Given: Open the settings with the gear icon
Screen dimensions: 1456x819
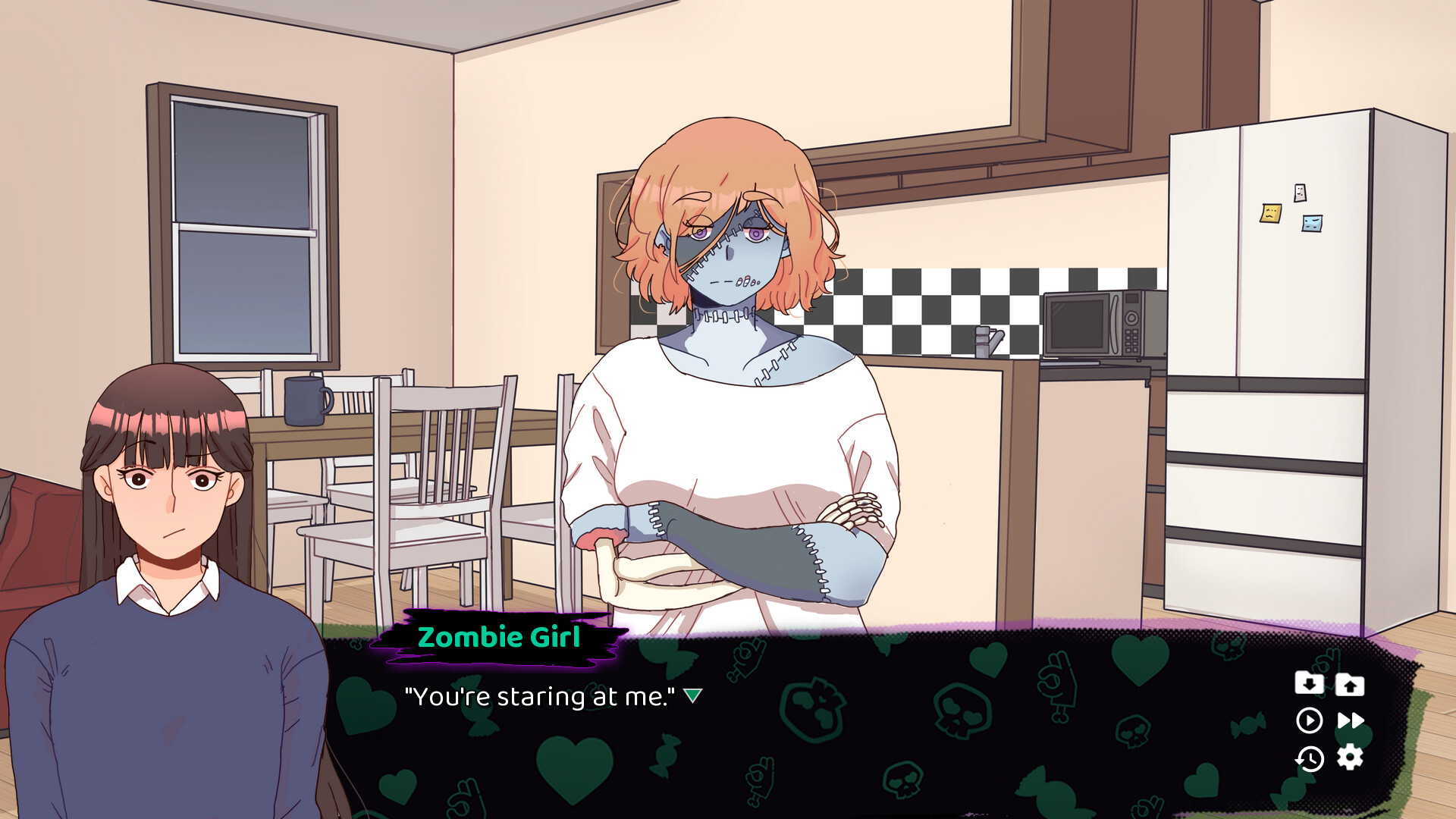Looking at the screenshot, I should (1350, 758).
